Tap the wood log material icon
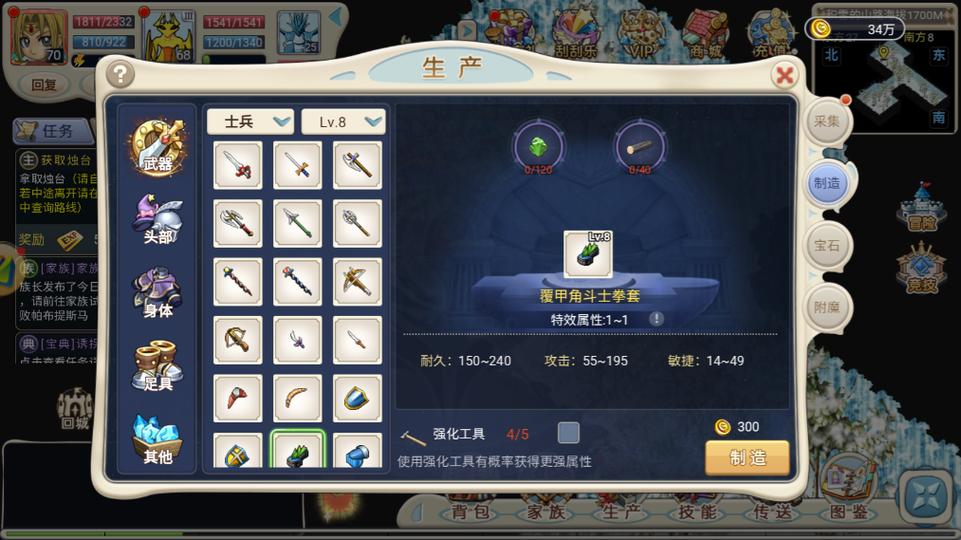 pyautogui.click(x=639, y=147)
